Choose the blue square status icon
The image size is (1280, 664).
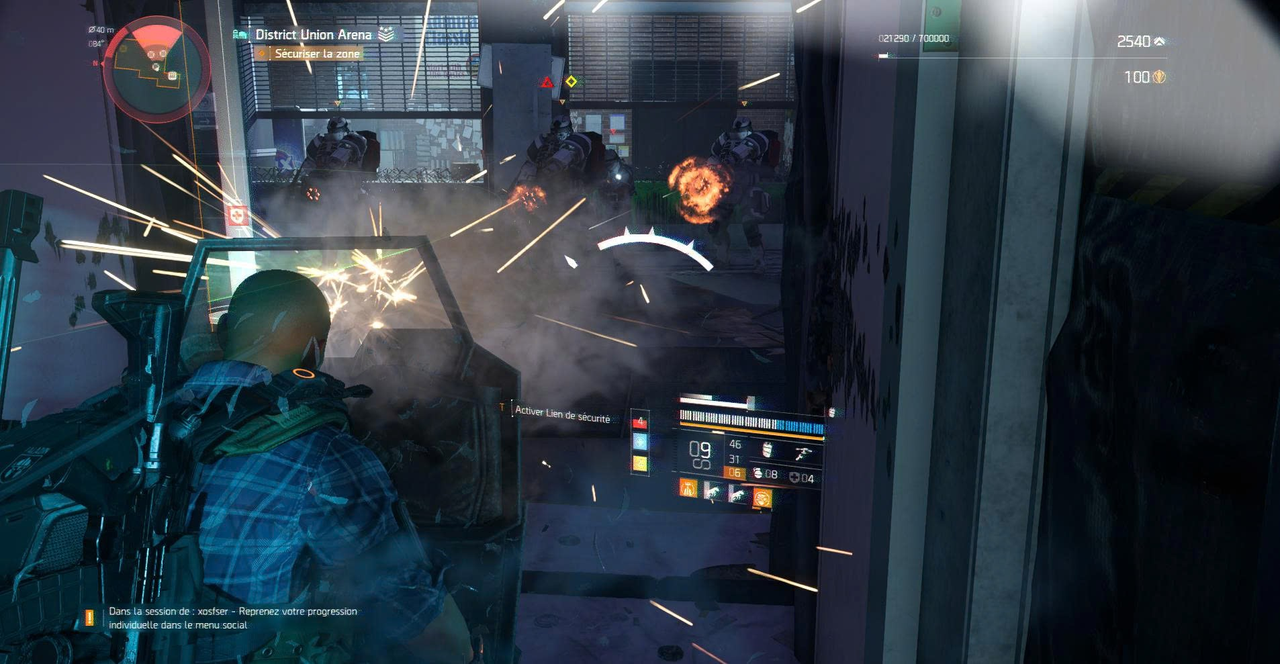(640, 444)
